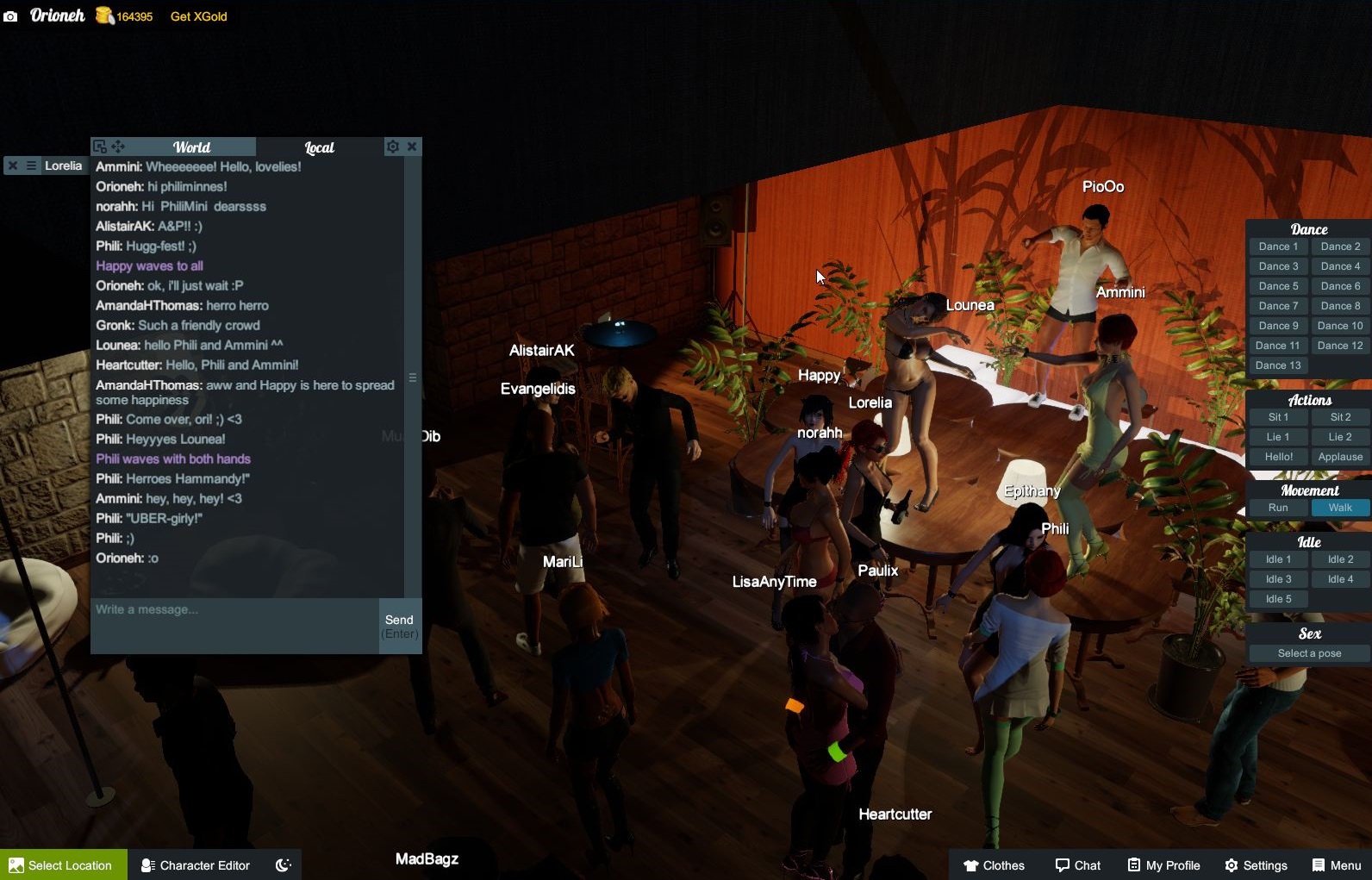Open Select a pose under Sex

[x=1307, y=652]
